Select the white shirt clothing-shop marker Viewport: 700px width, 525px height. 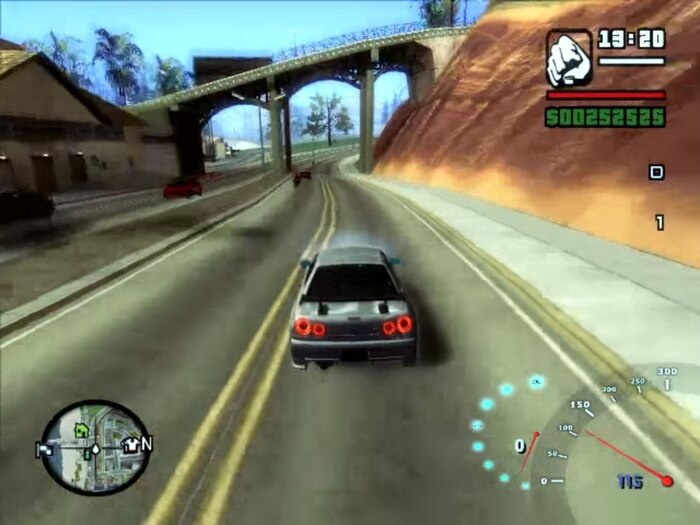pos(130,446)
